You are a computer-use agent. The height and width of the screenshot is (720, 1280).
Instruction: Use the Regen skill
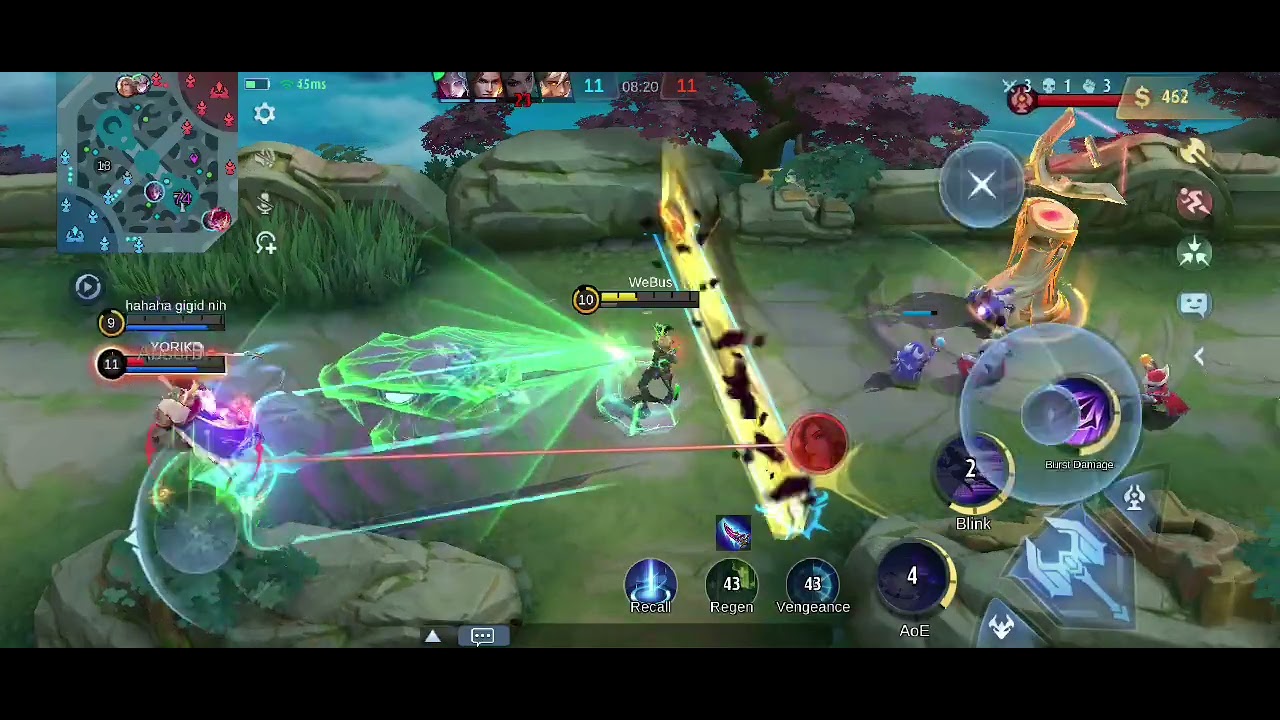click(731, 584)
